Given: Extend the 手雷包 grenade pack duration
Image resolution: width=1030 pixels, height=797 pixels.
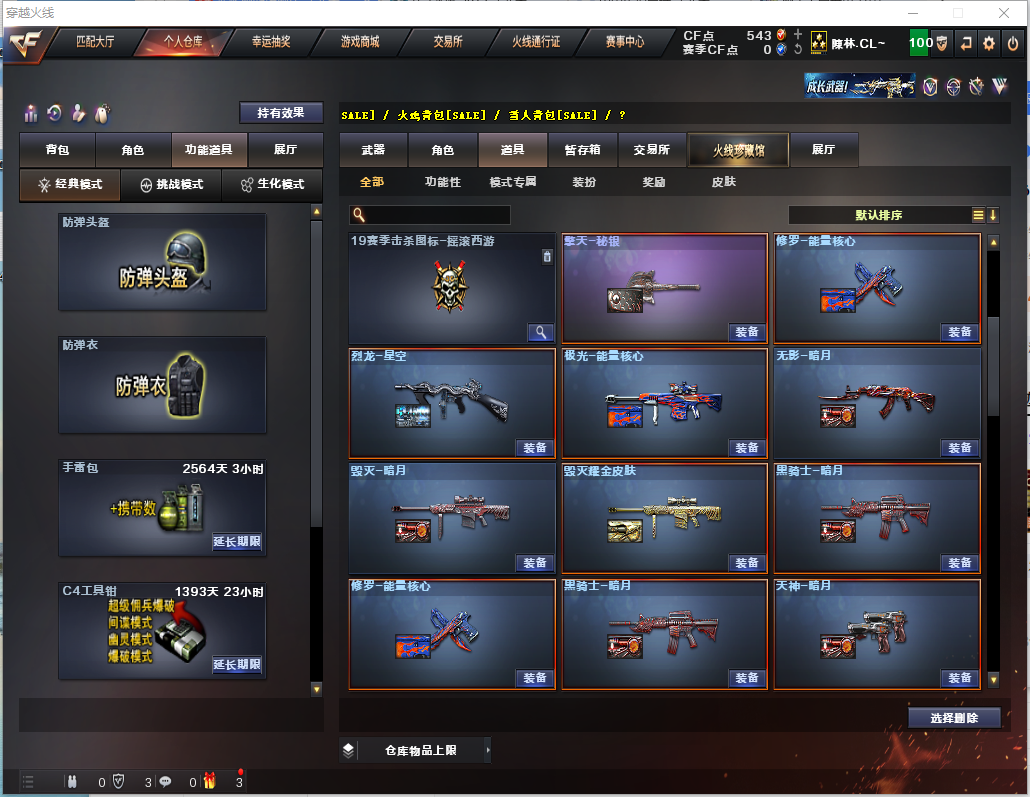Looking at the screenshot, I should (237, 542).
